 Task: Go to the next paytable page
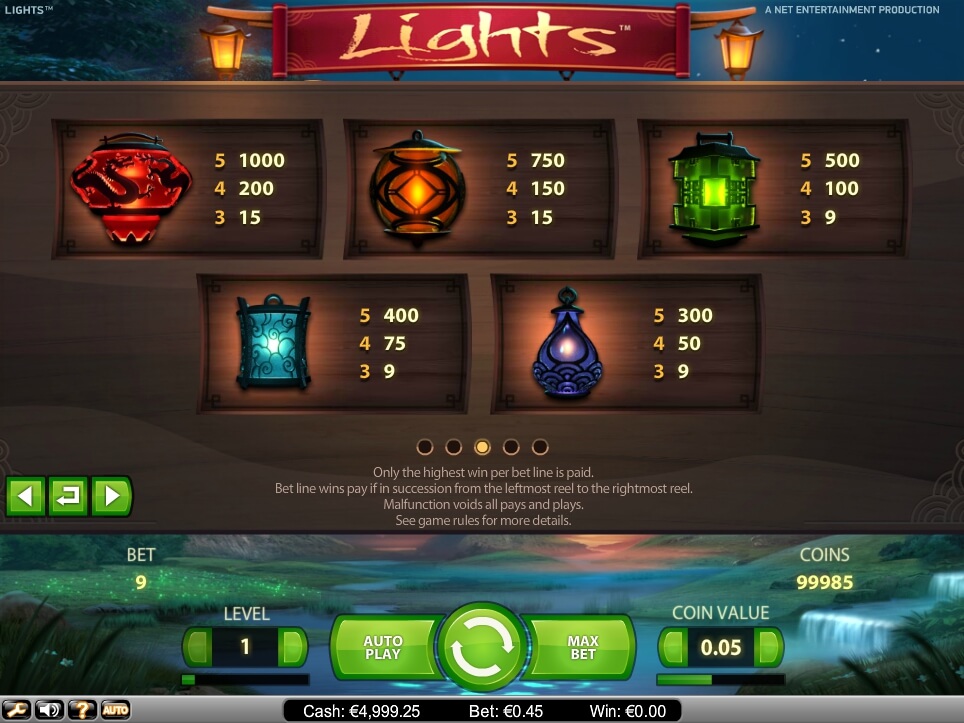[x=112, y=496]
